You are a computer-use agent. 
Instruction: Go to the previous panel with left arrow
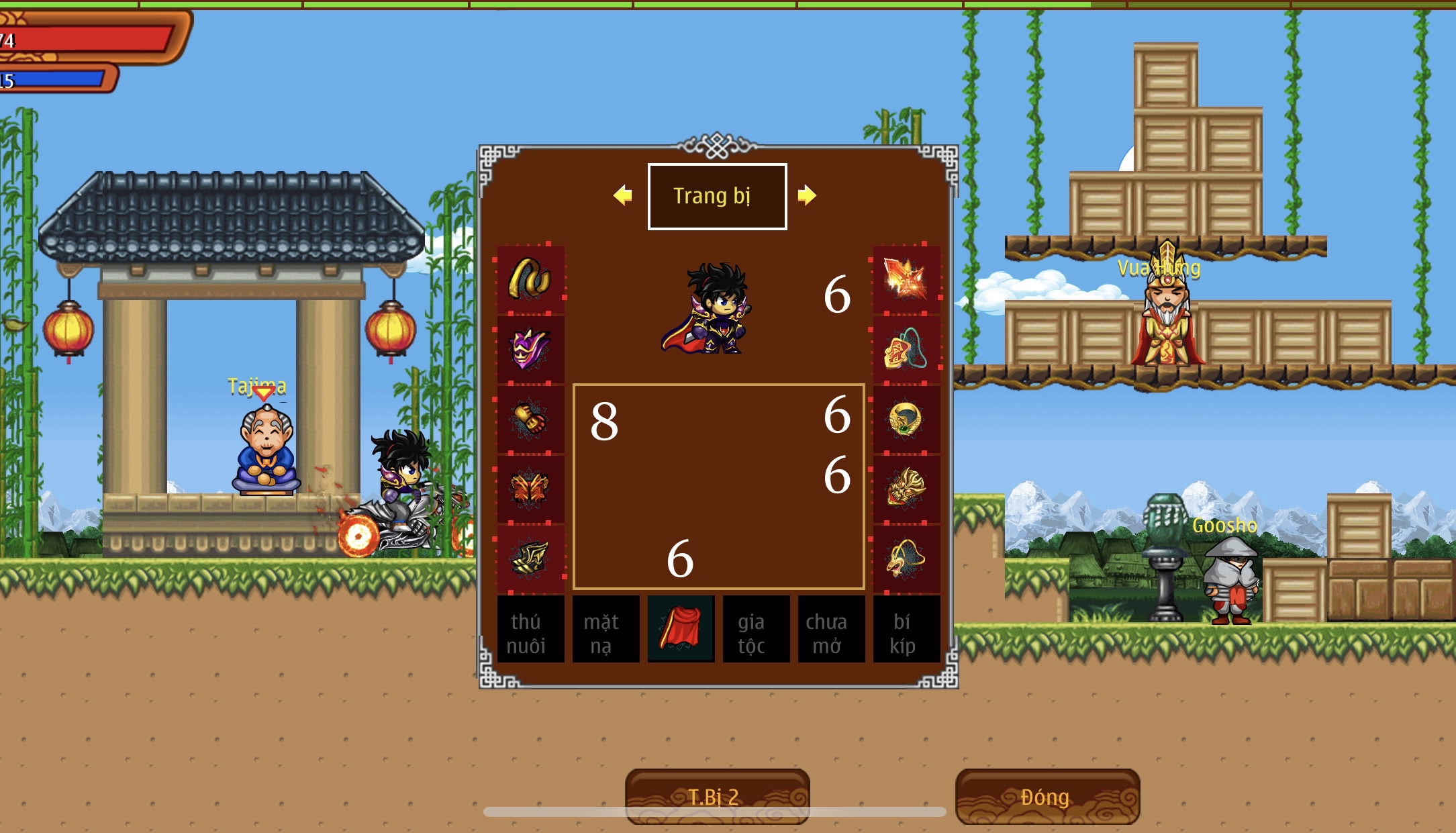tap(623, 195)
